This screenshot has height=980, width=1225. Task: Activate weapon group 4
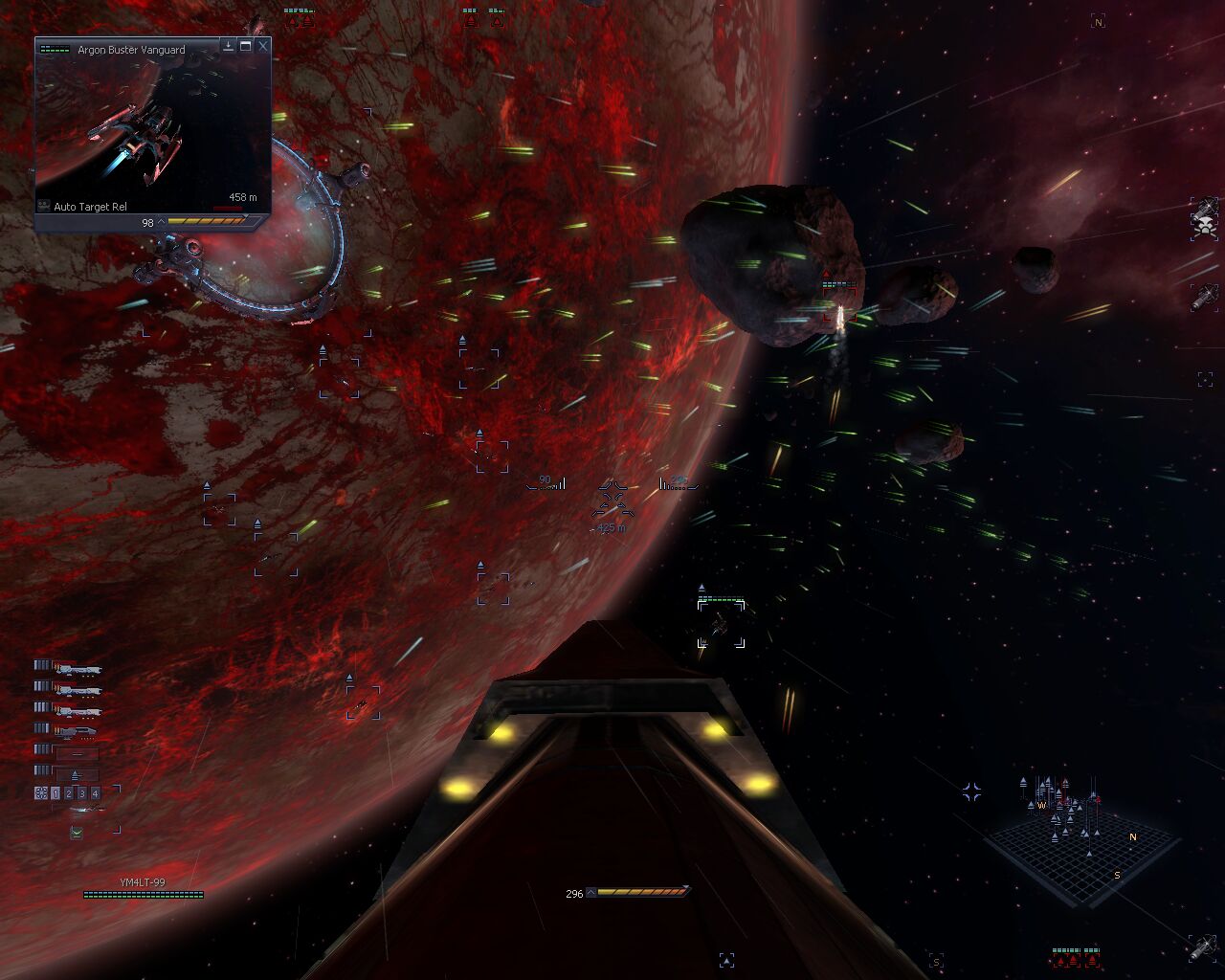96,793
